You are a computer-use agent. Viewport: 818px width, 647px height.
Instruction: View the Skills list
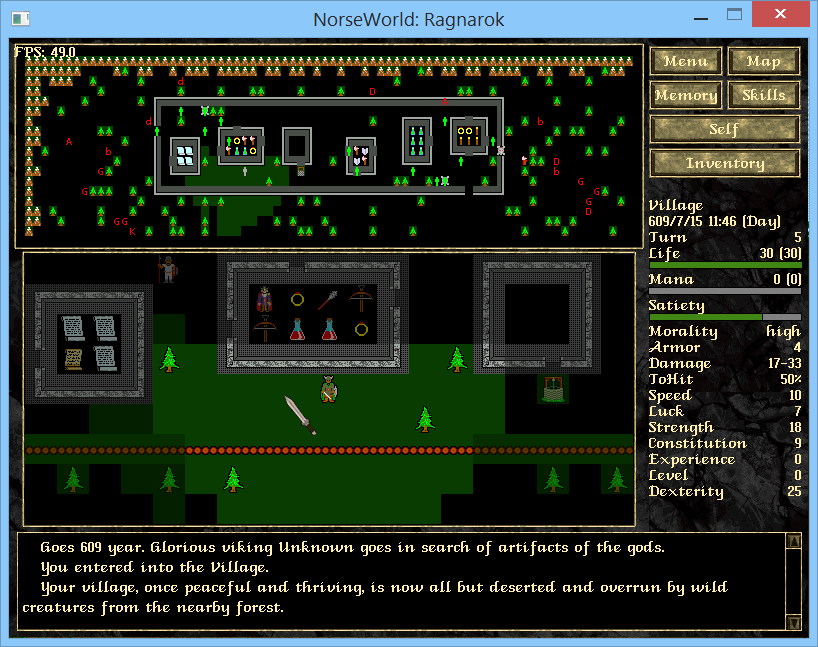(763, 95)
